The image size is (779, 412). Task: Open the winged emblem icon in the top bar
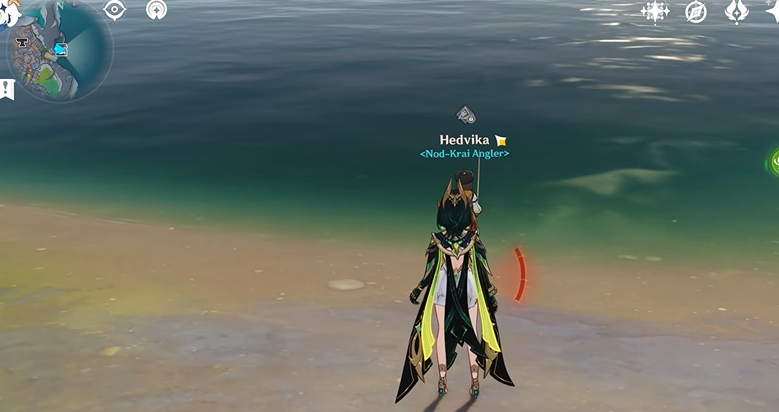pos(736,11)
